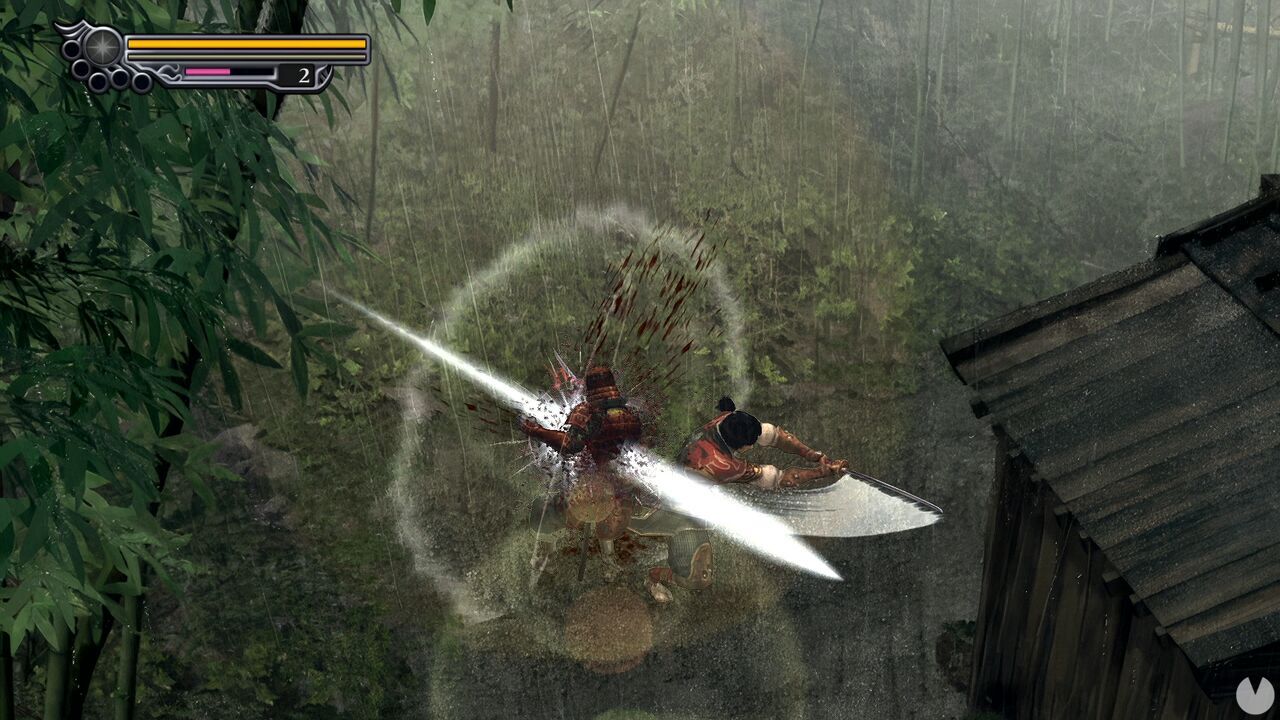This screenshot has height=720, width=1280.
Task: Select the second soul orb from the top
Action: [x=80, y=68]
